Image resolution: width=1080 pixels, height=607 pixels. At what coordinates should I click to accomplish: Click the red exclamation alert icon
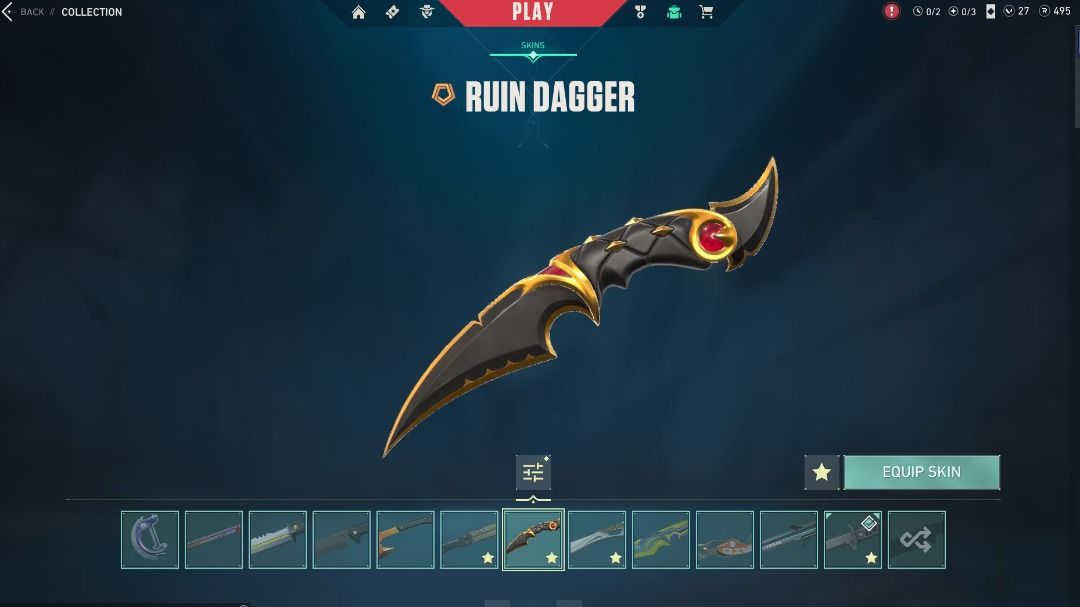891,11
